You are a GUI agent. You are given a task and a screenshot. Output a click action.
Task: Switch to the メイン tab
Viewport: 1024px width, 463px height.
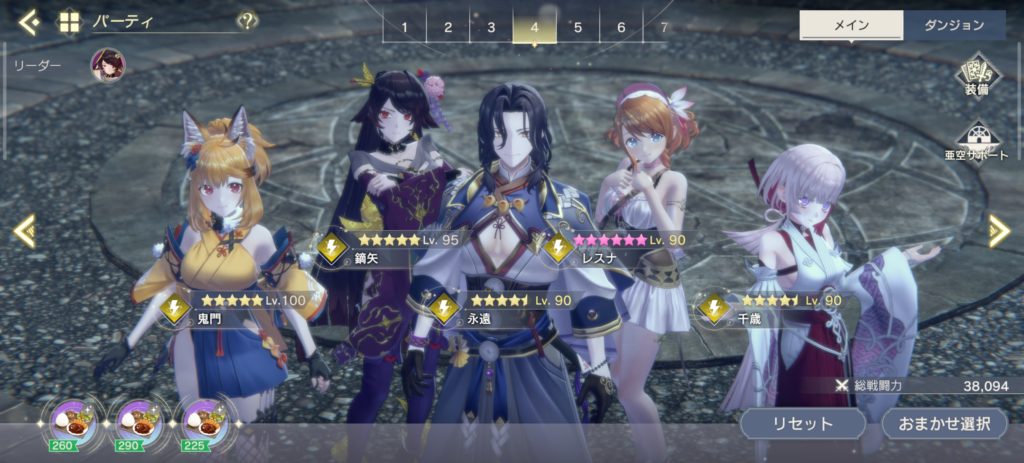[851, 25]
